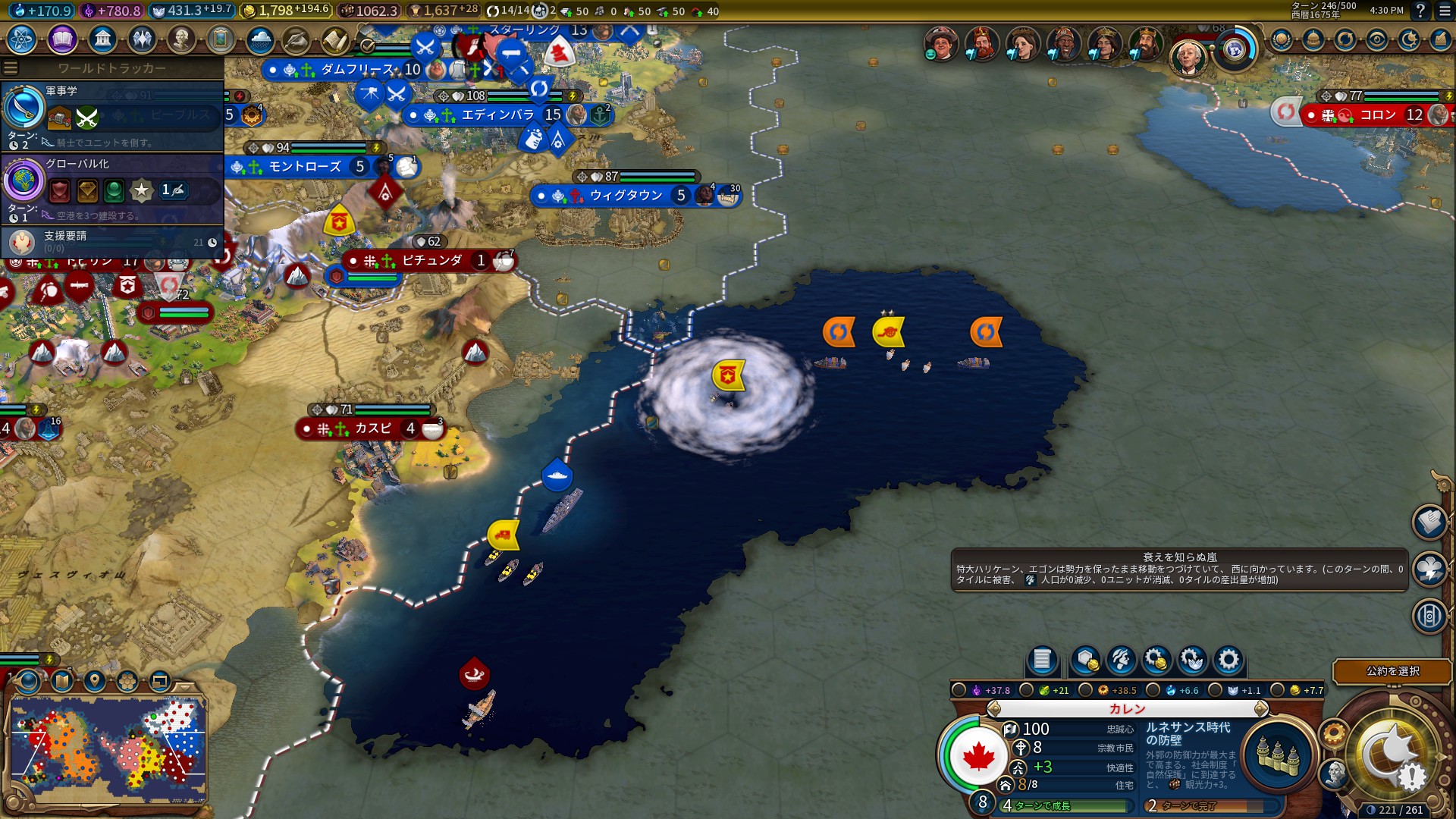Open the Civilopedia question mark help

(x=1421, y=11)
